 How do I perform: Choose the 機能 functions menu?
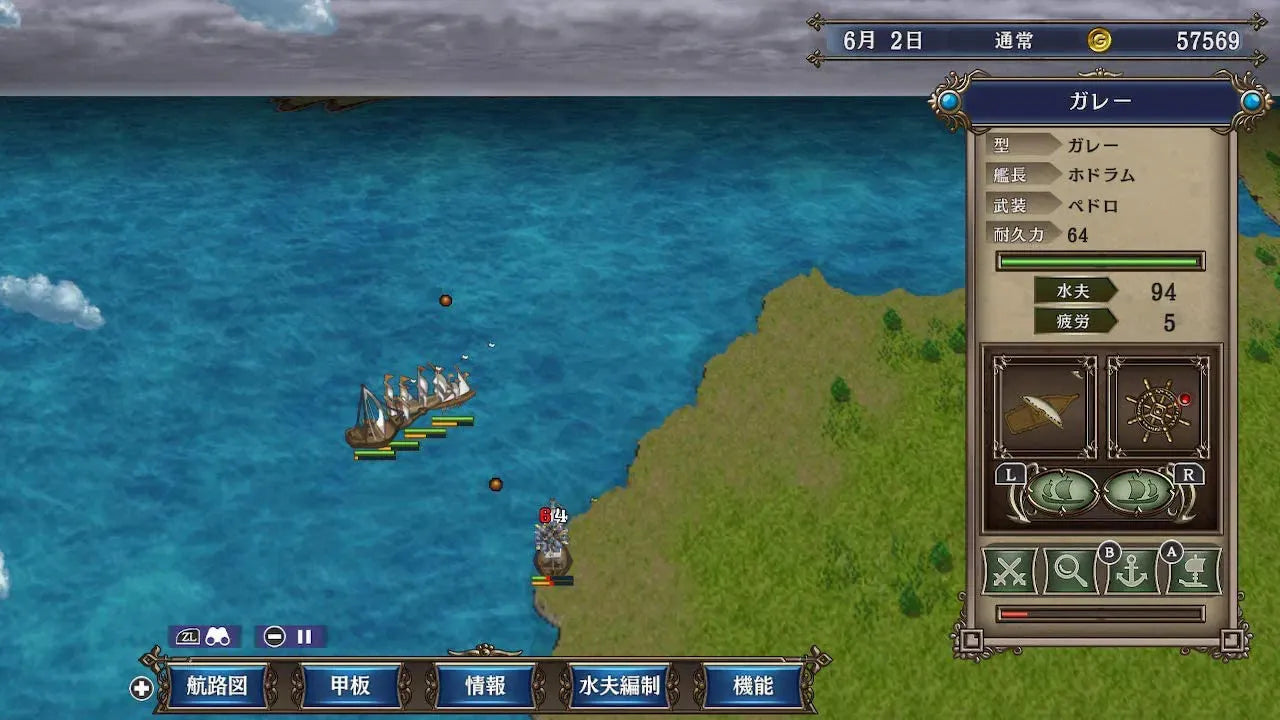pos(753,686)
